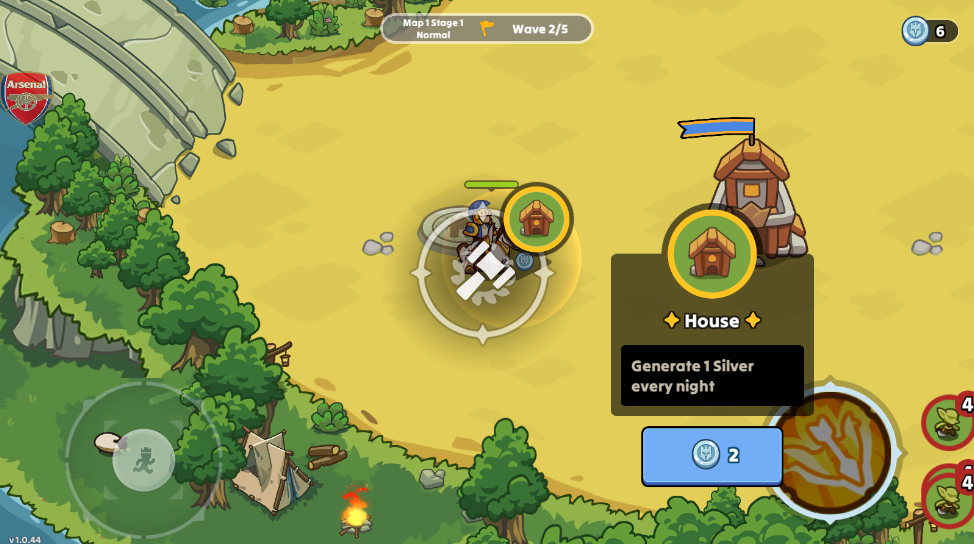
Task: Click the Arsenal crest badge
Action: [x=26, y=97]
